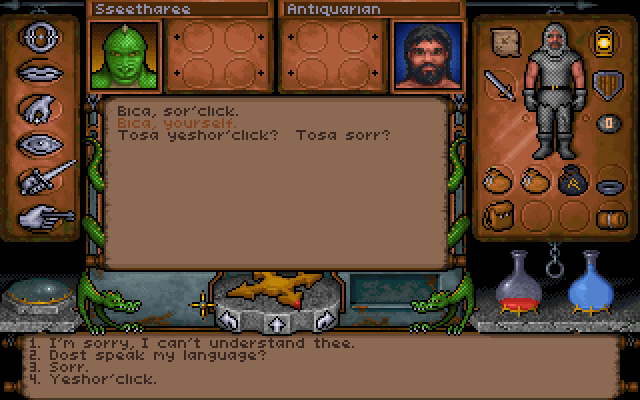Select the equipped sword slot
640x400 pixels.
point(499,85)
